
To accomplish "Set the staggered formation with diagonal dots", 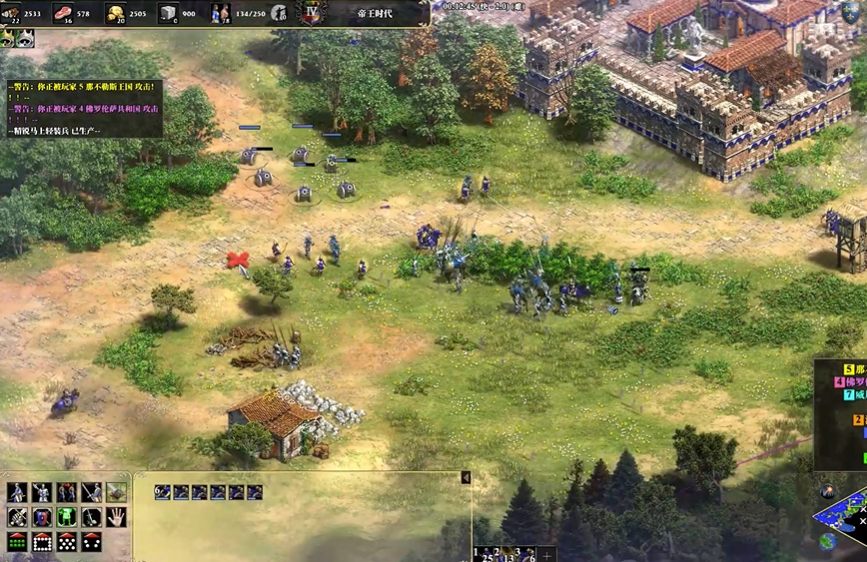I will click(x=66, y=542).
